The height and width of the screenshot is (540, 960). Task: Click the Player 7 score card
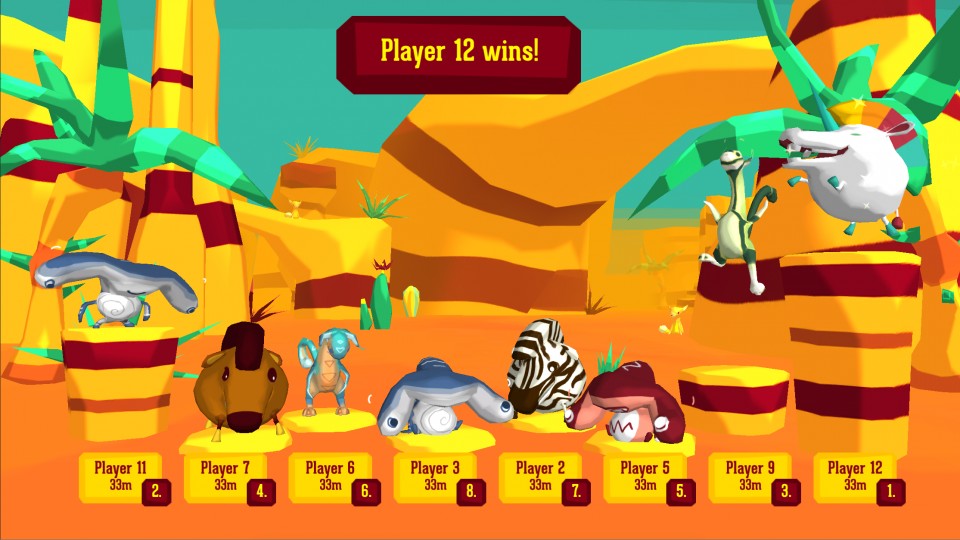coord(227,477)
